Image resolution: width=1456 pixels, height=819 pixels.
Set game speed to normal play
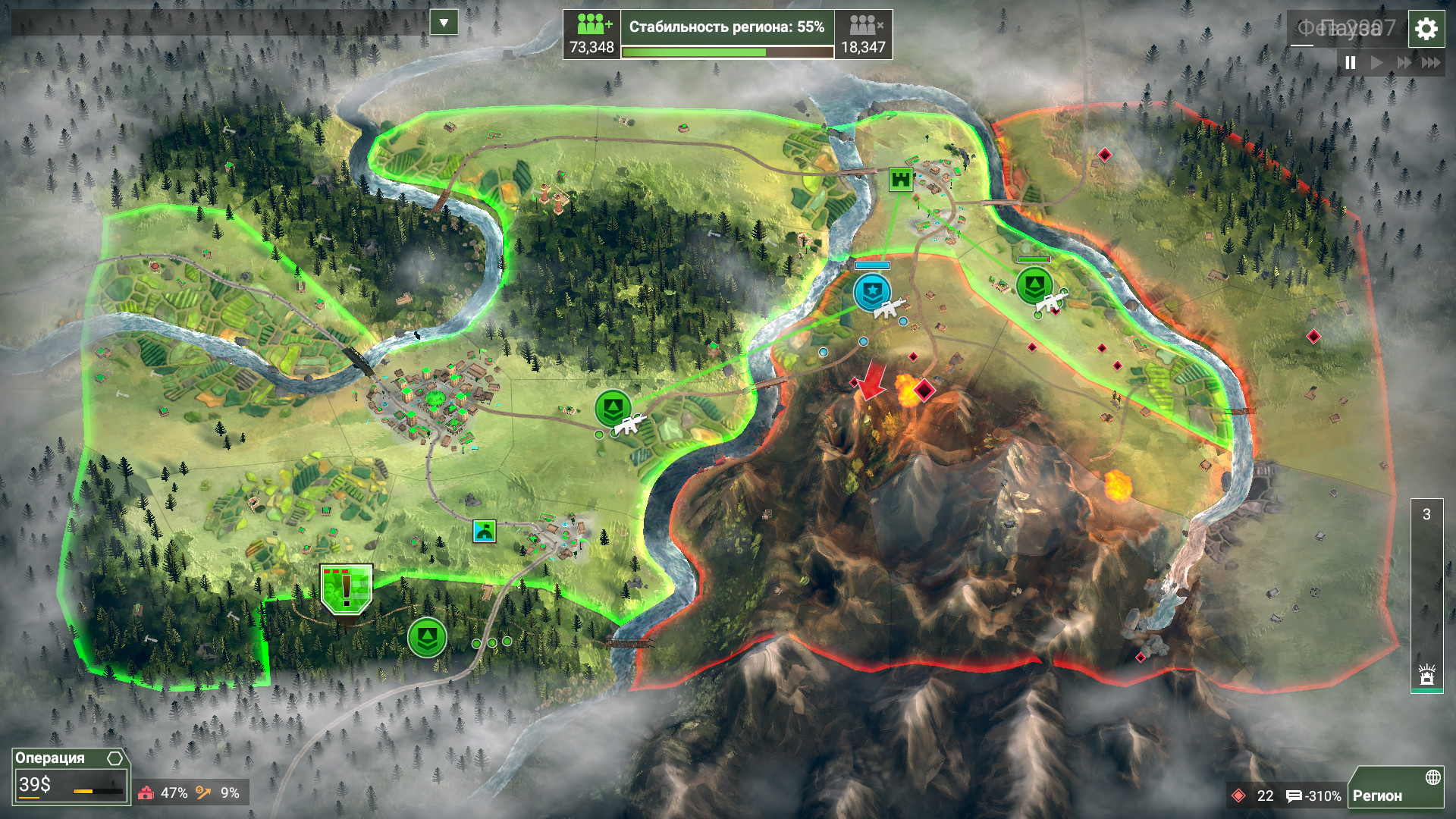[x=1377, y=63]
